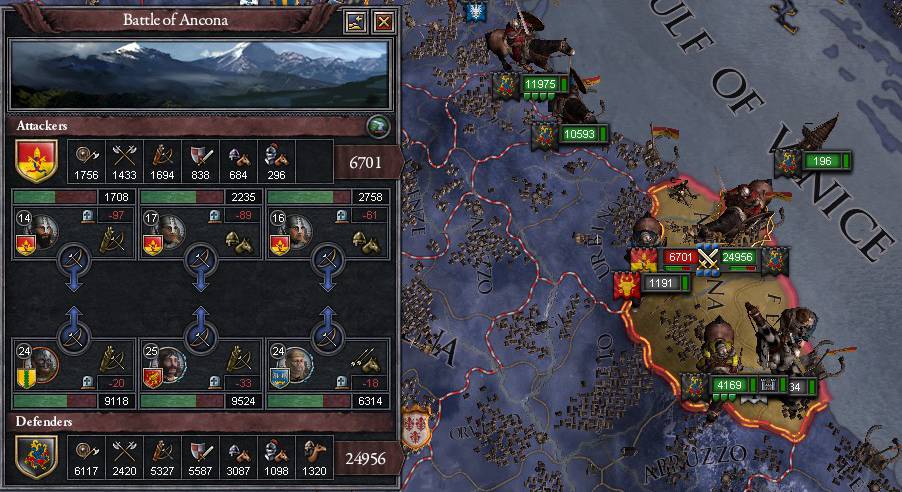Open the attackers' red-and-yellow coat of arms
Viewport: 902px width, 492px height.
(x=35, y=159)
